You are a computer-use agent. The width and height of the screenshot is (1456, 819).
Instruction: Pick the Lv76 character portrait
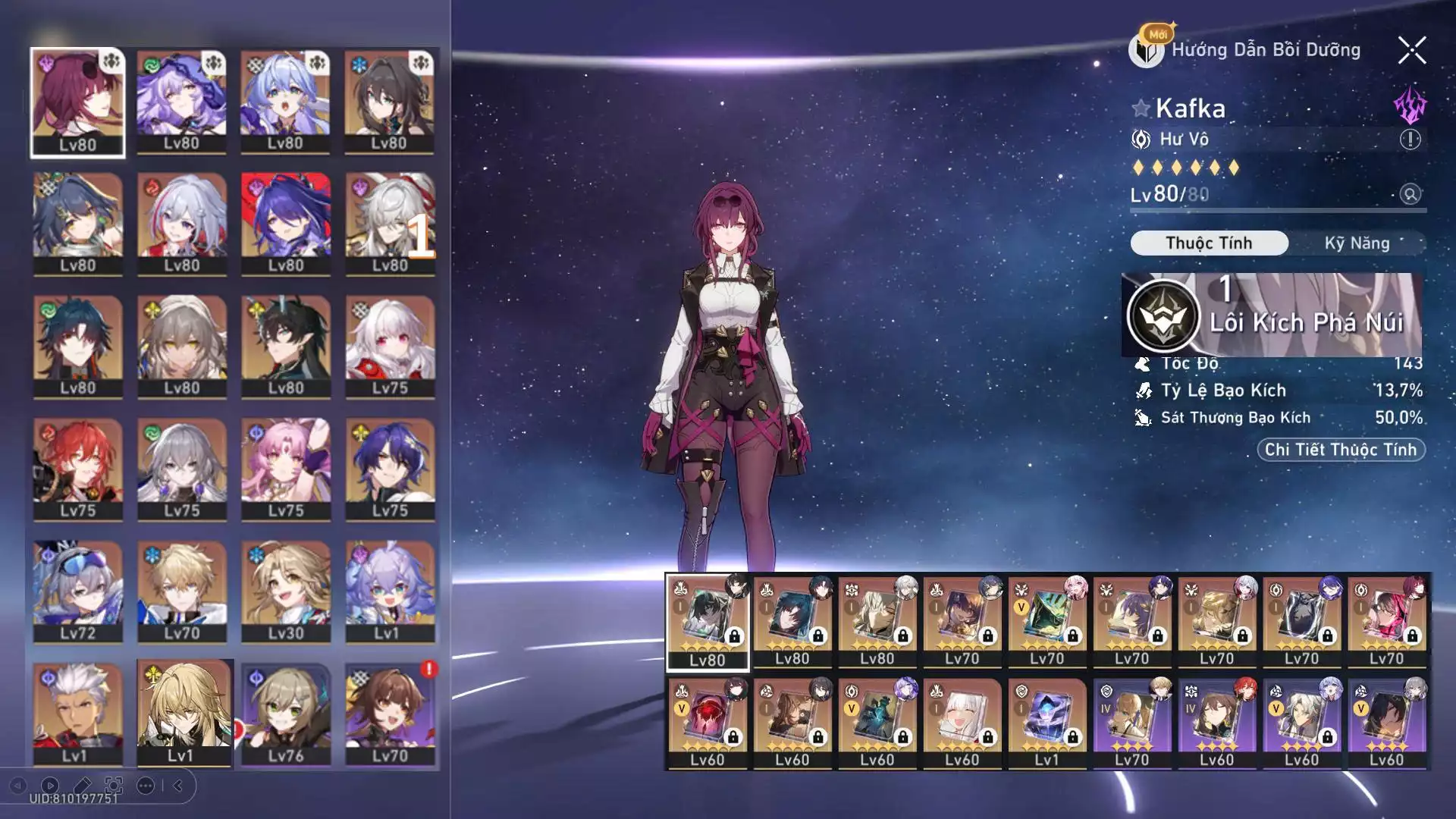(286, 714)
